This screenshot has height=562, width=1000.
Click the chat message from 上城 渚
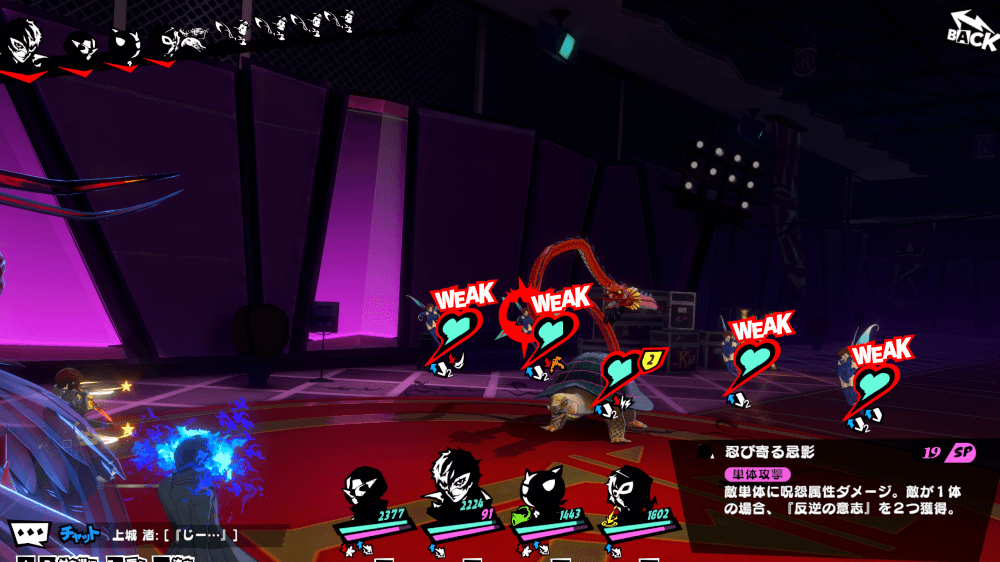(175, 535)
